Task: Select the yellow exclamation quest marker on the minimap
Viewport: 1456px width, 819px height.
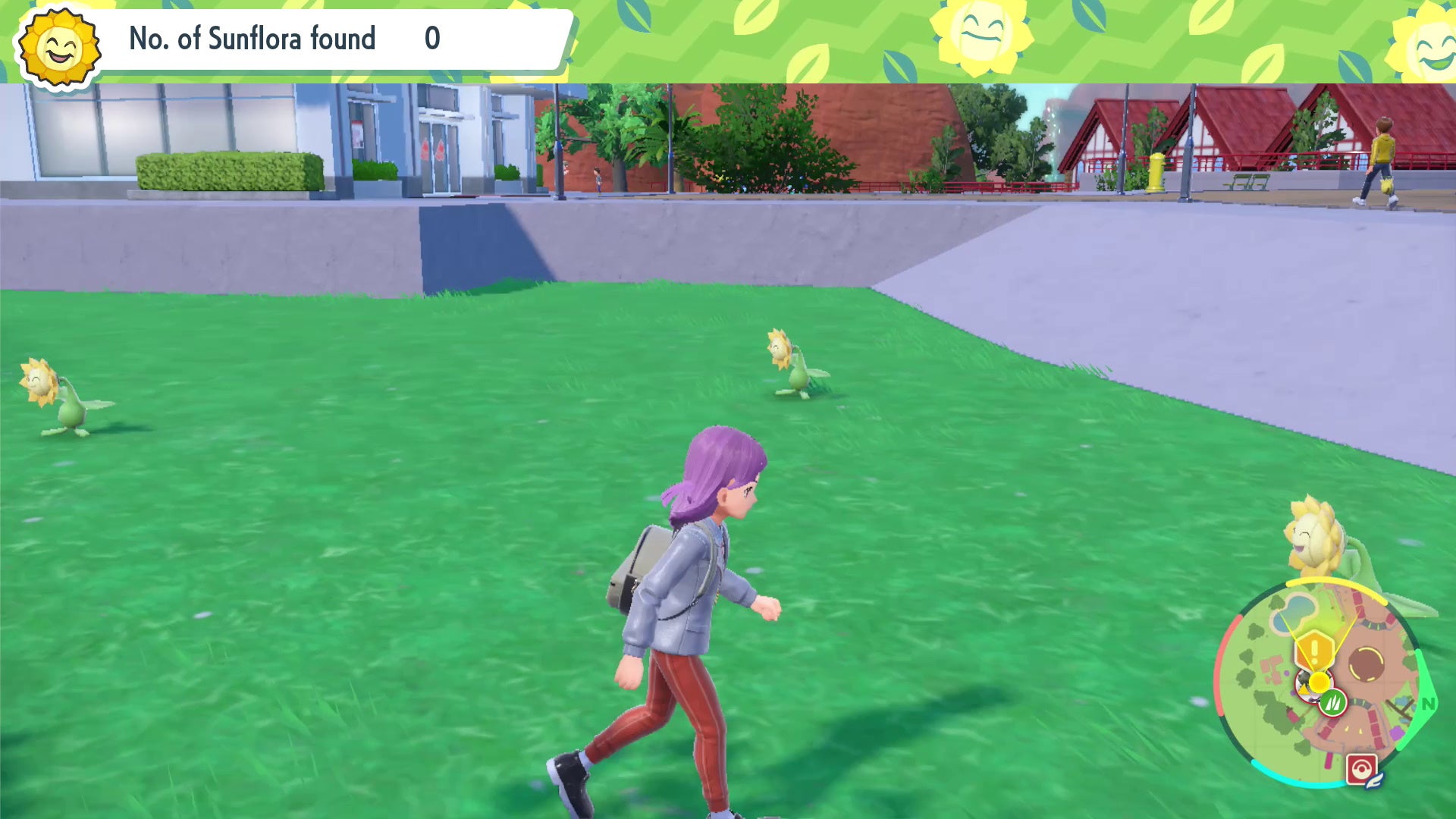Action: 1316,651
